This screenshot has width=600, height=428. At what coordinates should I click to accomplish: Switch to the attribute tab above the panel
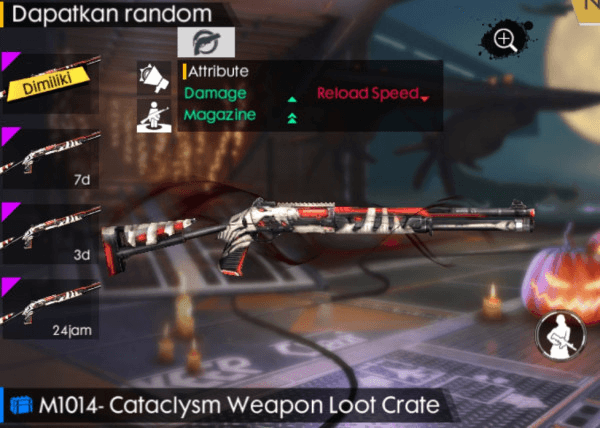[x=206, y=41]
